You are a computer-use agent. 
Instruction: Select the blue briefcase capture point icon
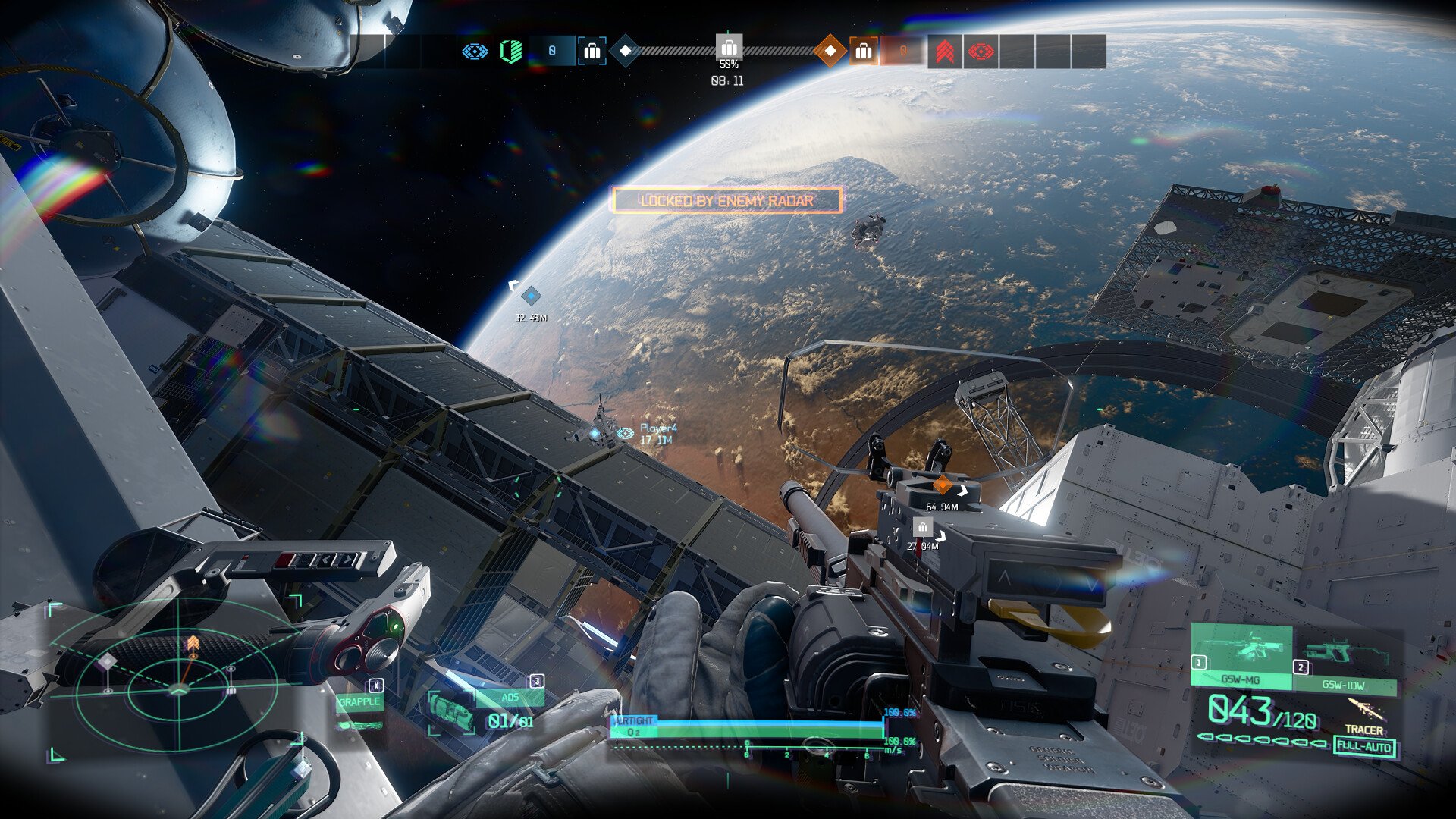(x=591, y=51)
